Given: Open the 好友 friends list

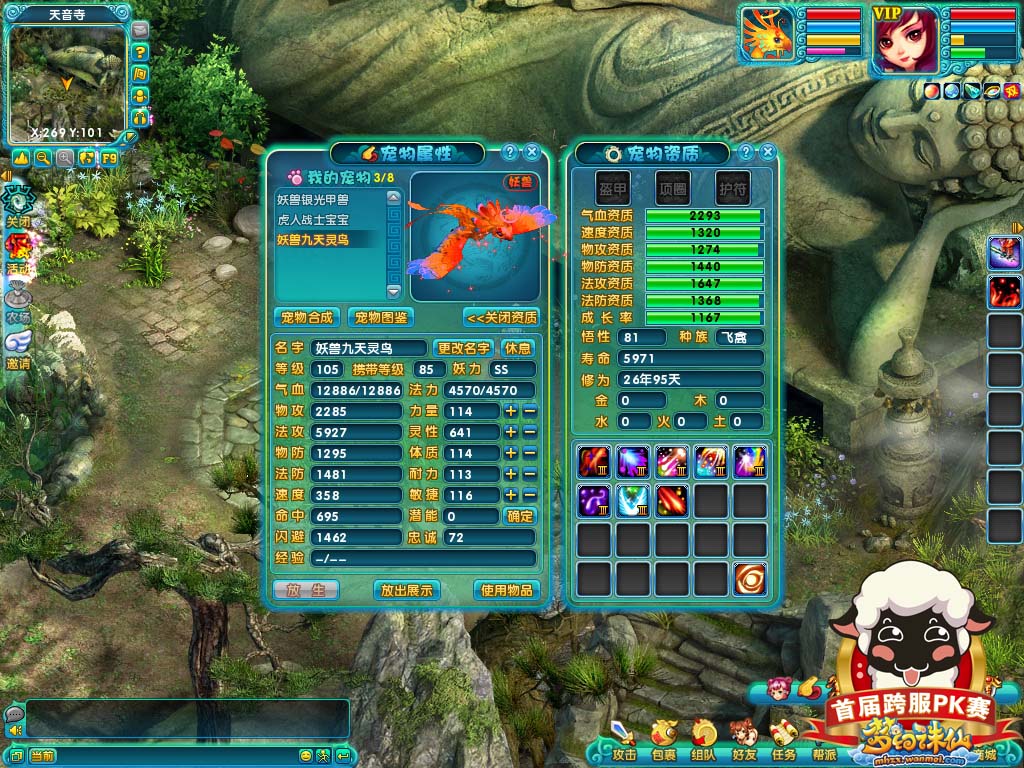Looking at the screenshot, I should point(743,740).
